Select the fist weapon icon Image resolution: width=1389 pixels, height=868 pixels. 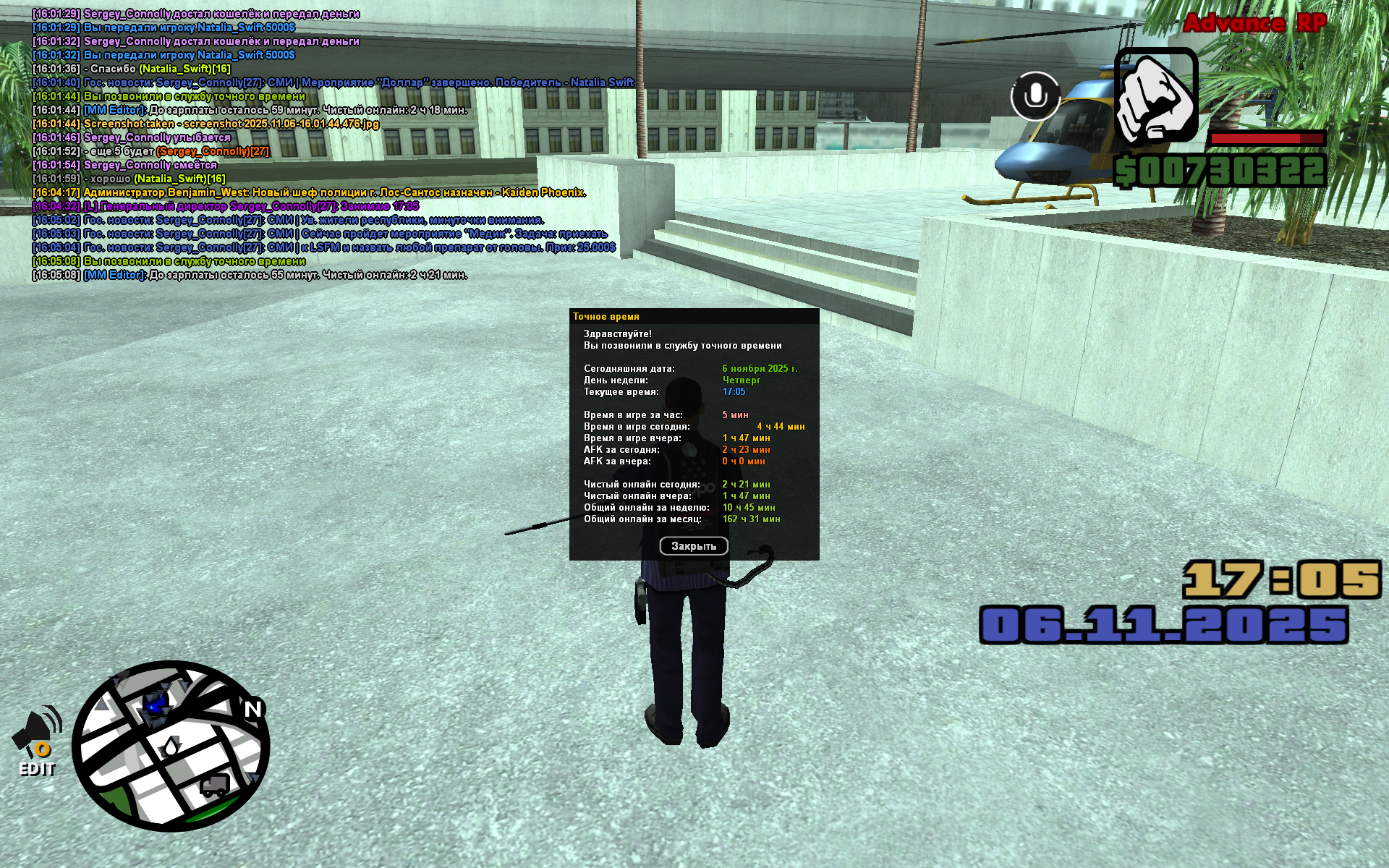pos(1155,96)
